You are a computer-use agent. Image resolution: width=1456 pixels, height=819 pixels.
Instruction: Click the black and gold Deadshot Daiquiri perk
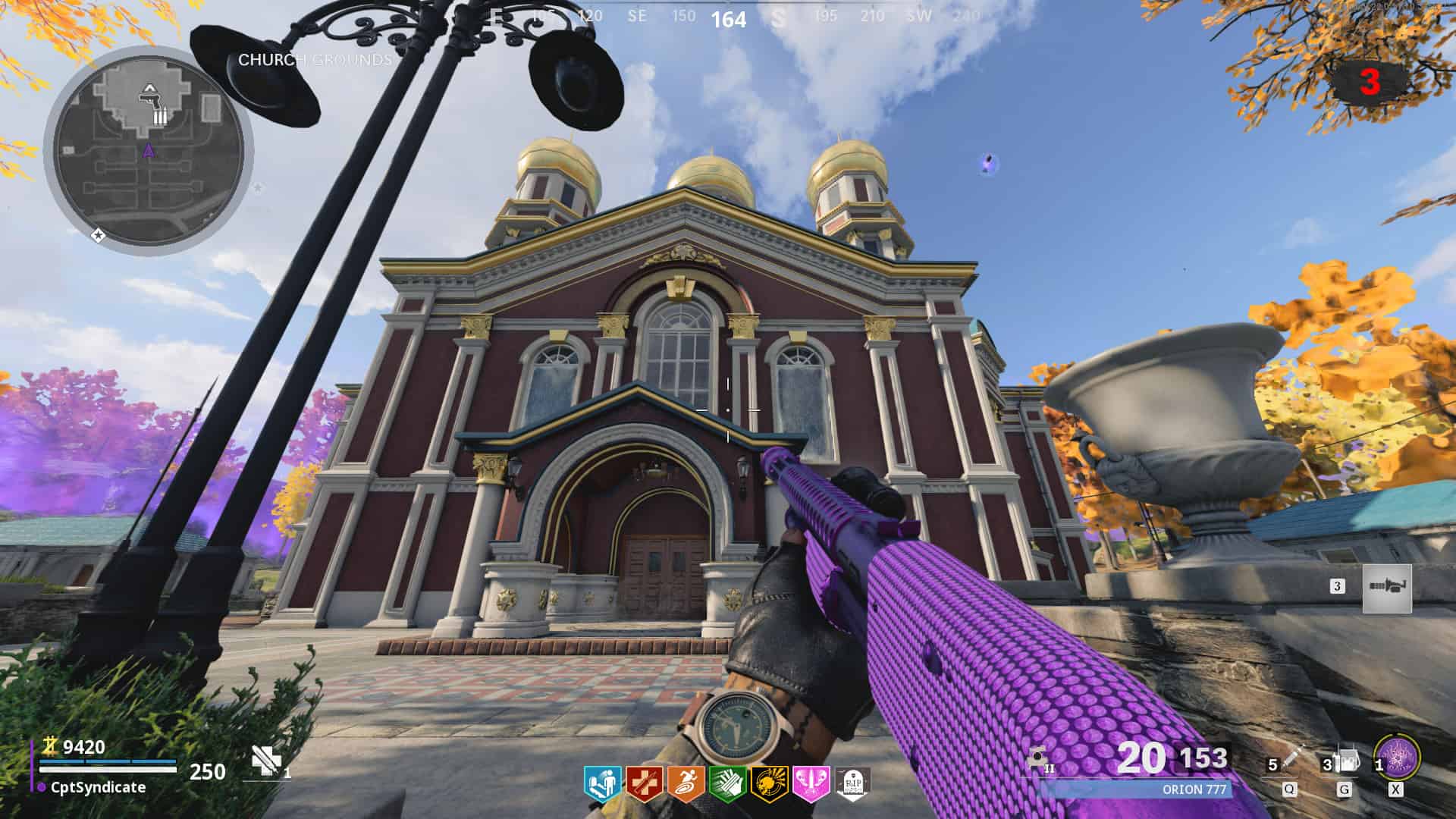pos(769,783)
